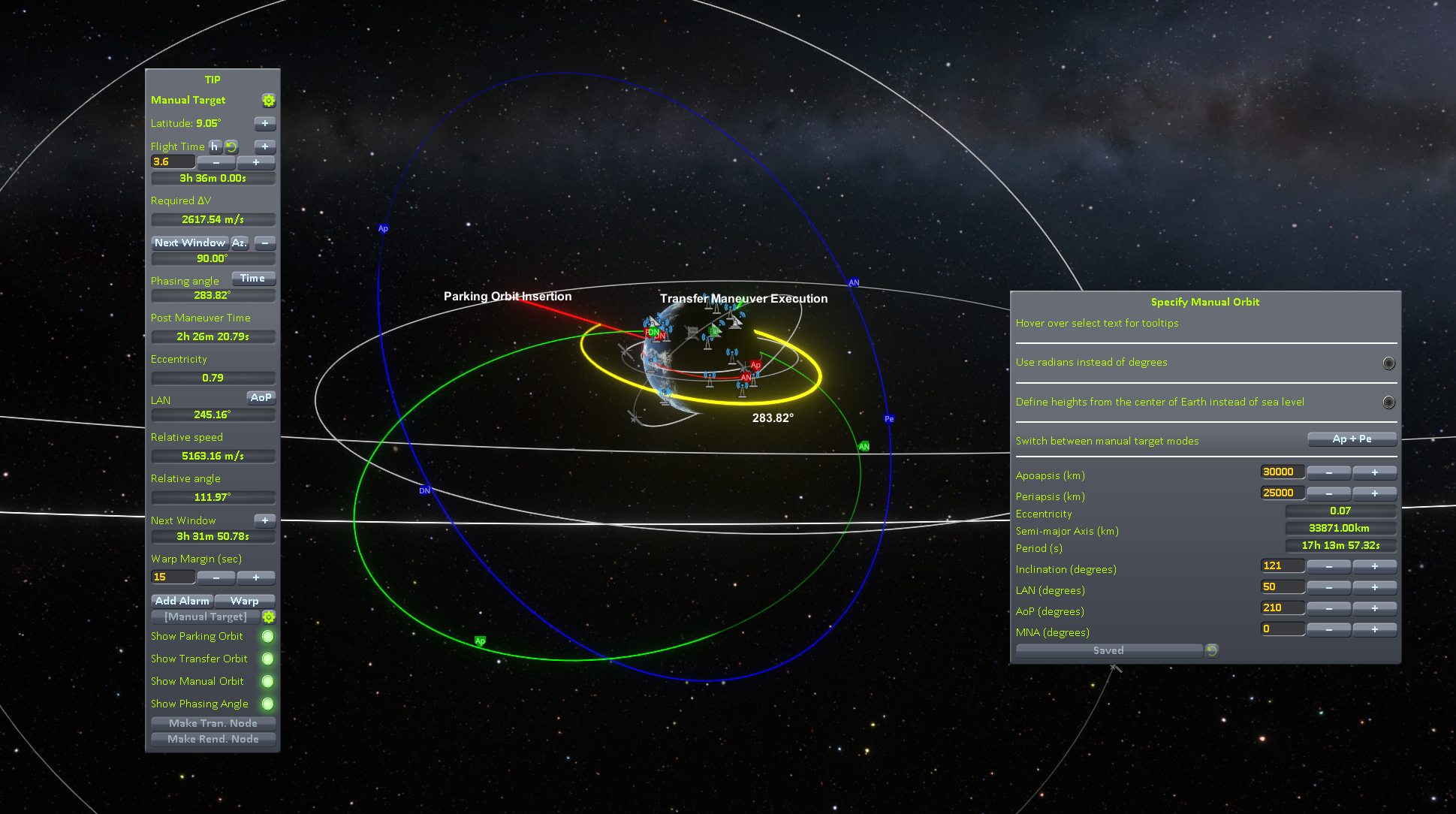Click Make Tran. Node button
Viewport: 1456px width, 814px height.
click(x=213, y=723)
